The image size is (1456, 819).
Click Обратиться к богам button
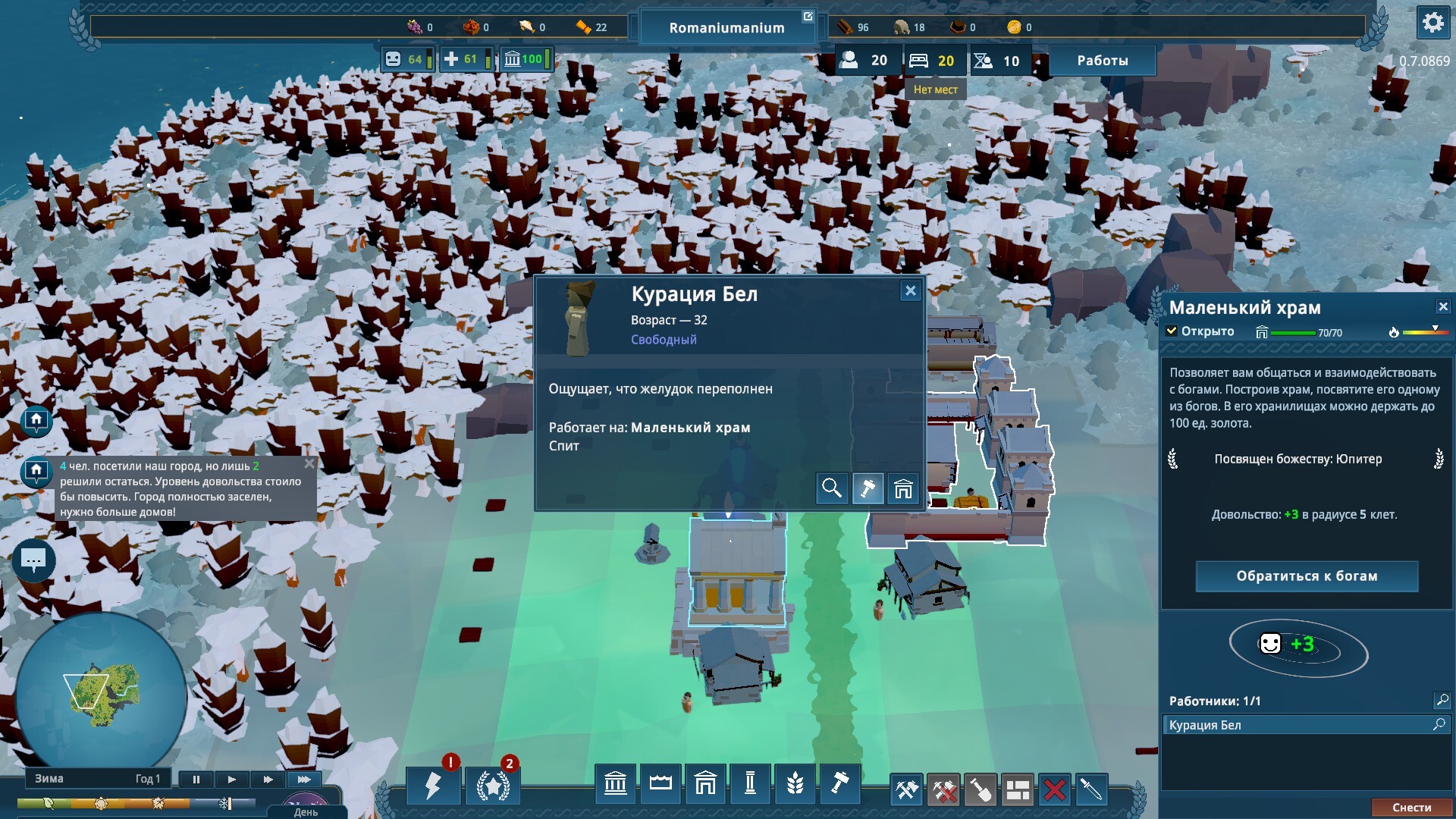(x=1307, y=576)
